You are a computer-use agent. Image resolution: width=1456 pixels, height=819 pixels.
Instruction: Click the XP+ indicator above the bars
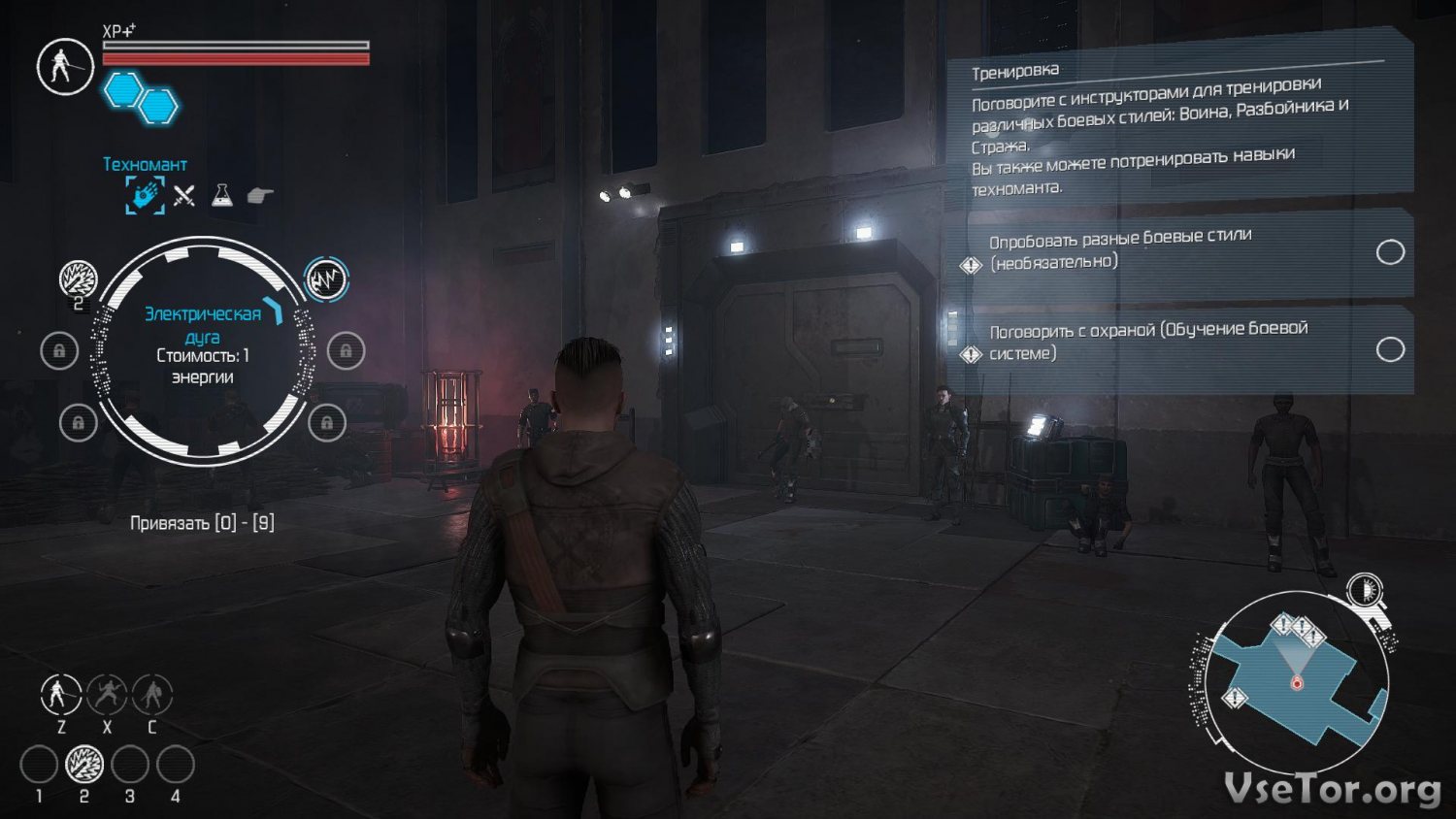point(118,31)
